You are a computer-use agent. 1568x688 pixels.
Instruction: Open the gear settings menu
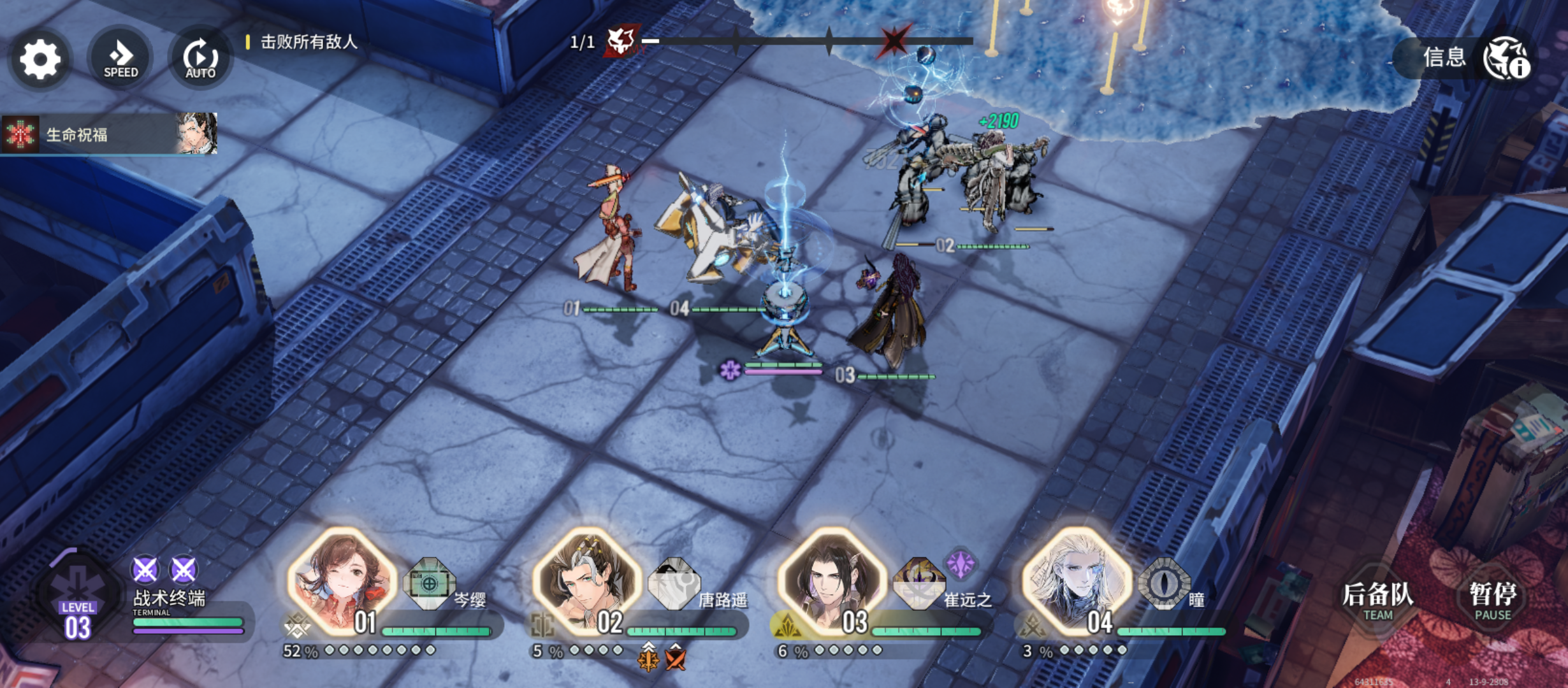(x=40, y=59)
